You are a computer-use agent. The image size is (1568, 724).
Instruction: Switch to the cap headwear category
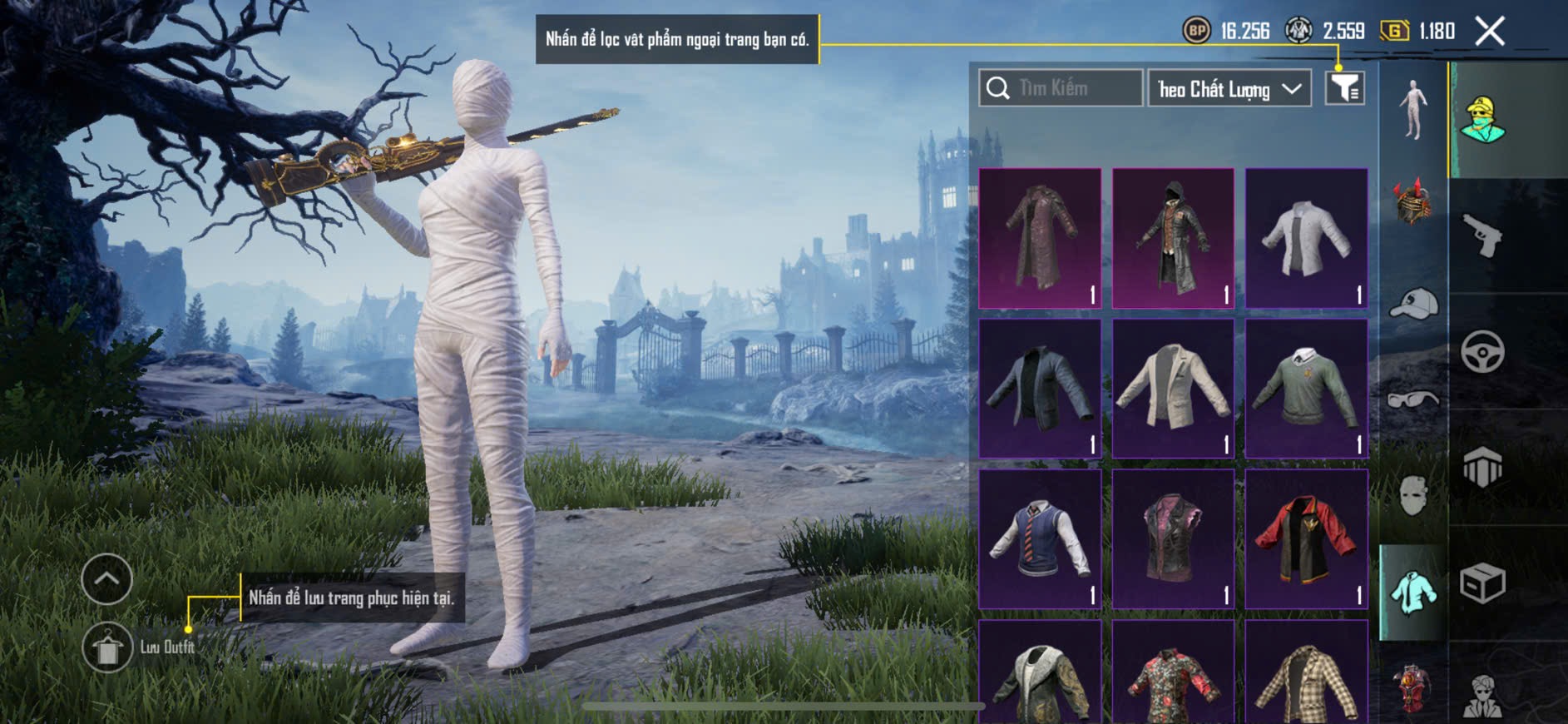pyautogui.click(x=1413, y=303)
